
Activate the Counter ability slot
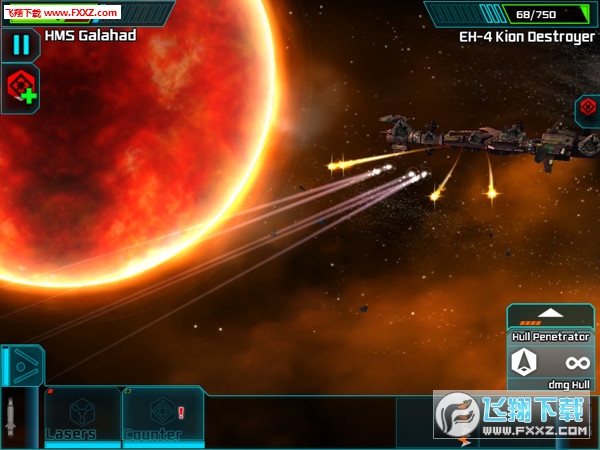point(163,416)
